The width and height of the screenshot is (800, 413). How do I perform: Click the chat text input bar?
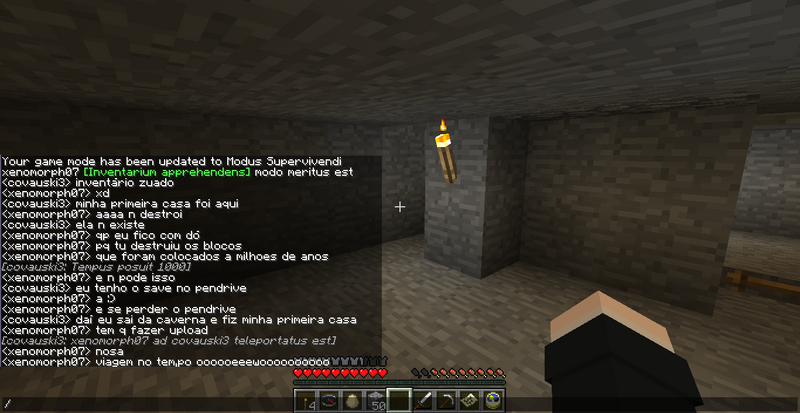[x=150, y=403]
